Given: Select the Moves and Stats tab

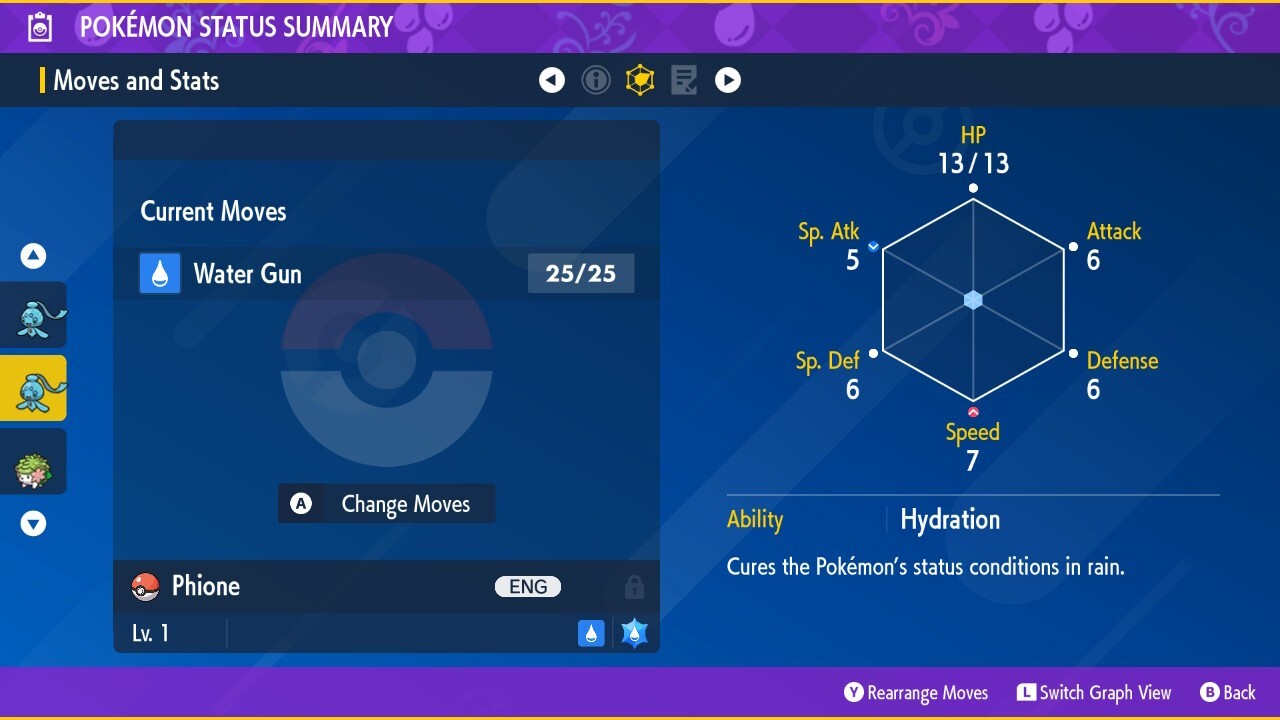Looking at the screenshot, I should click(x=136, y=80).
